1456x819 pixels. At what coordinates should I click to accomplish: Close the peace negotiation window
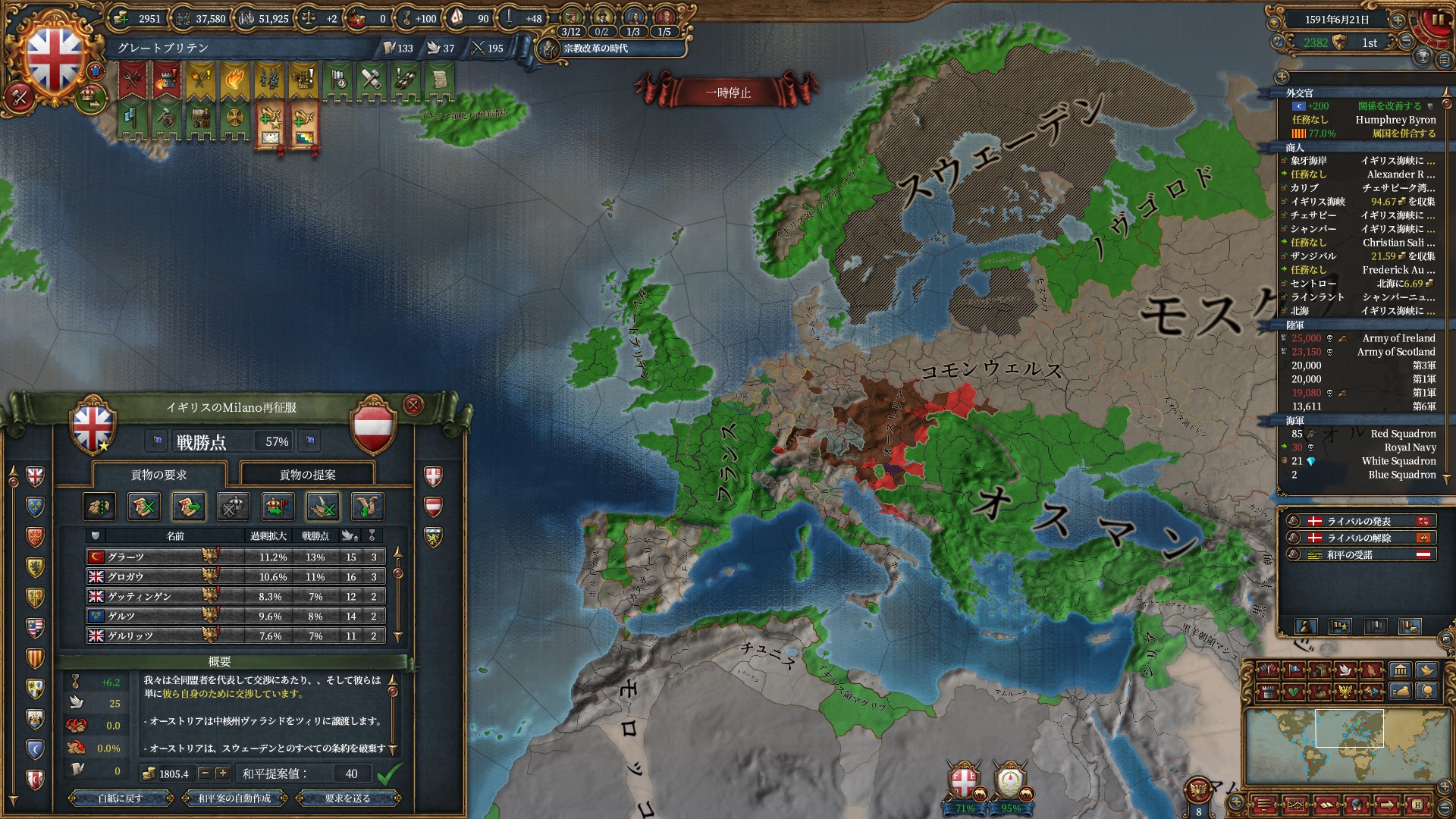(413, 405)
